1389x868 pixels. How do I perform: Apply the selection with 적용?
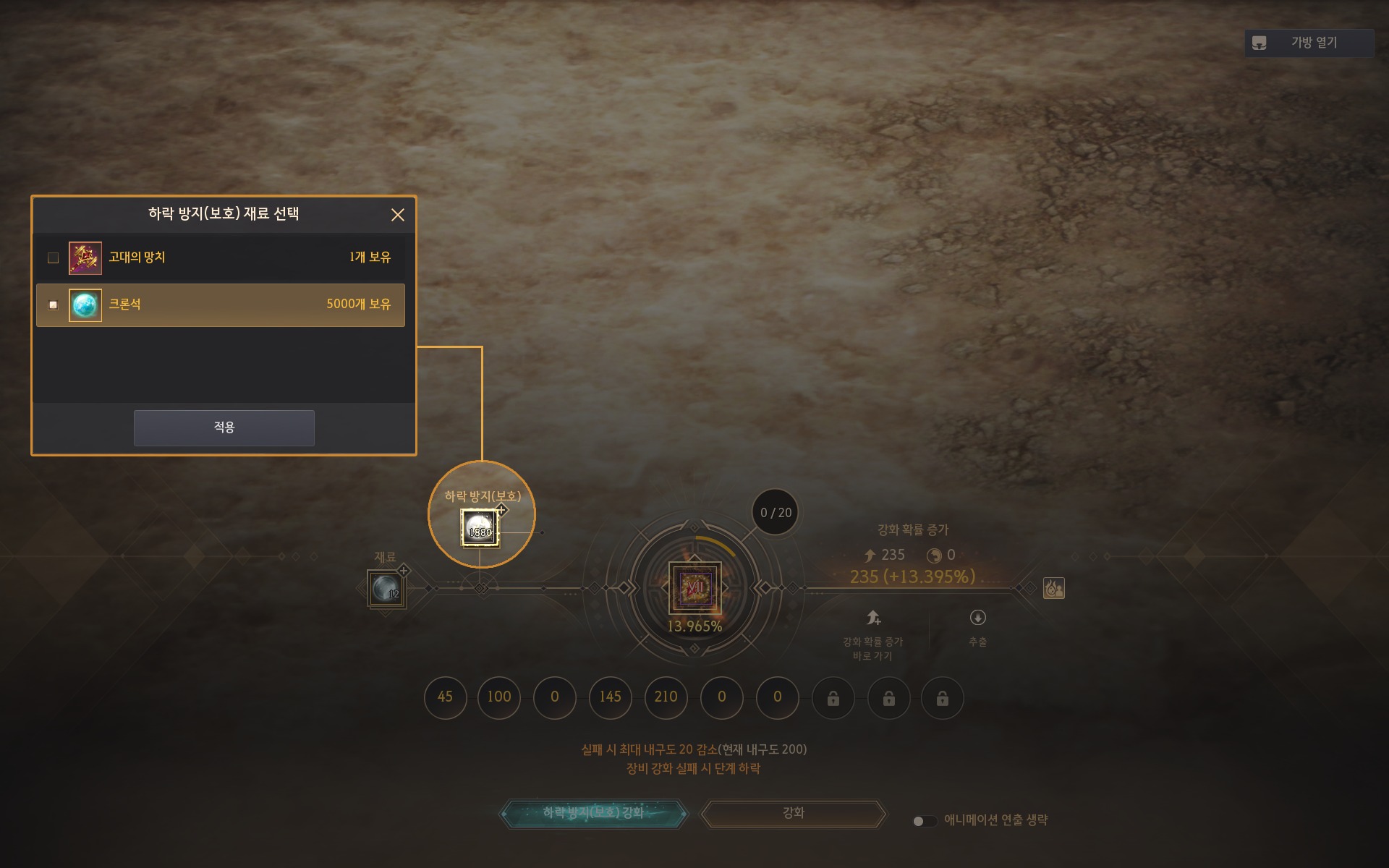click(224, 427)
